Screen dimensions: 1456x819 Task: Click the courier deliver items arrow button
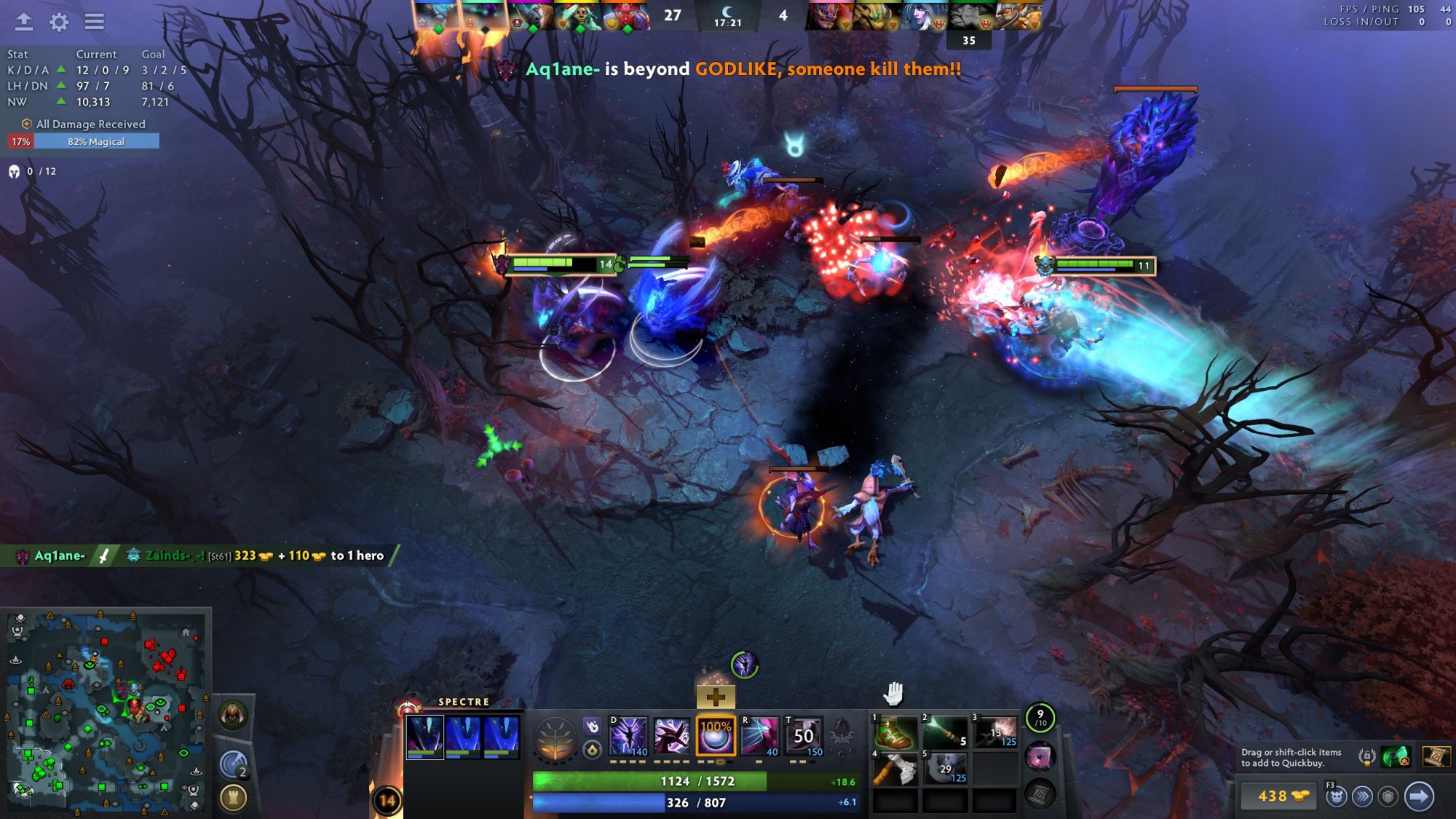coord(1419,796)
